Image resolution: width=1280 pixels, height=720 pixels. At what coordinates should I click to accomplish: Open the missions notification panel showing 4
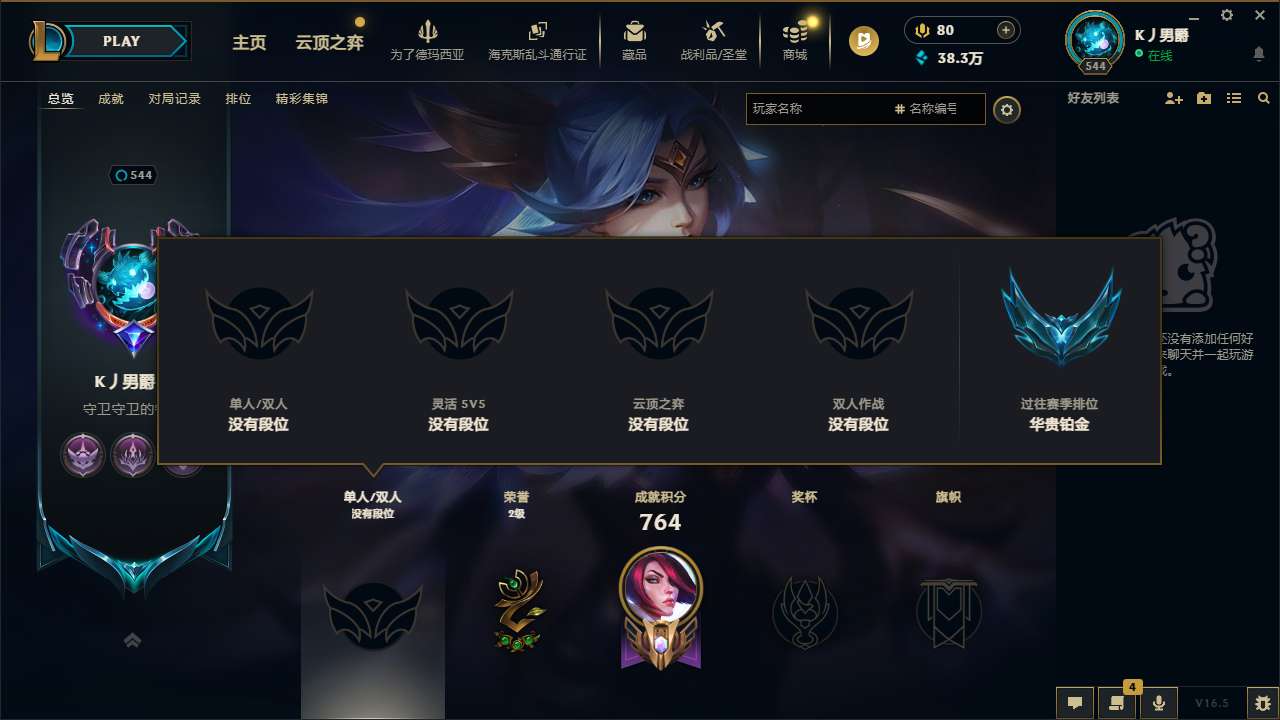point(1117,702)
